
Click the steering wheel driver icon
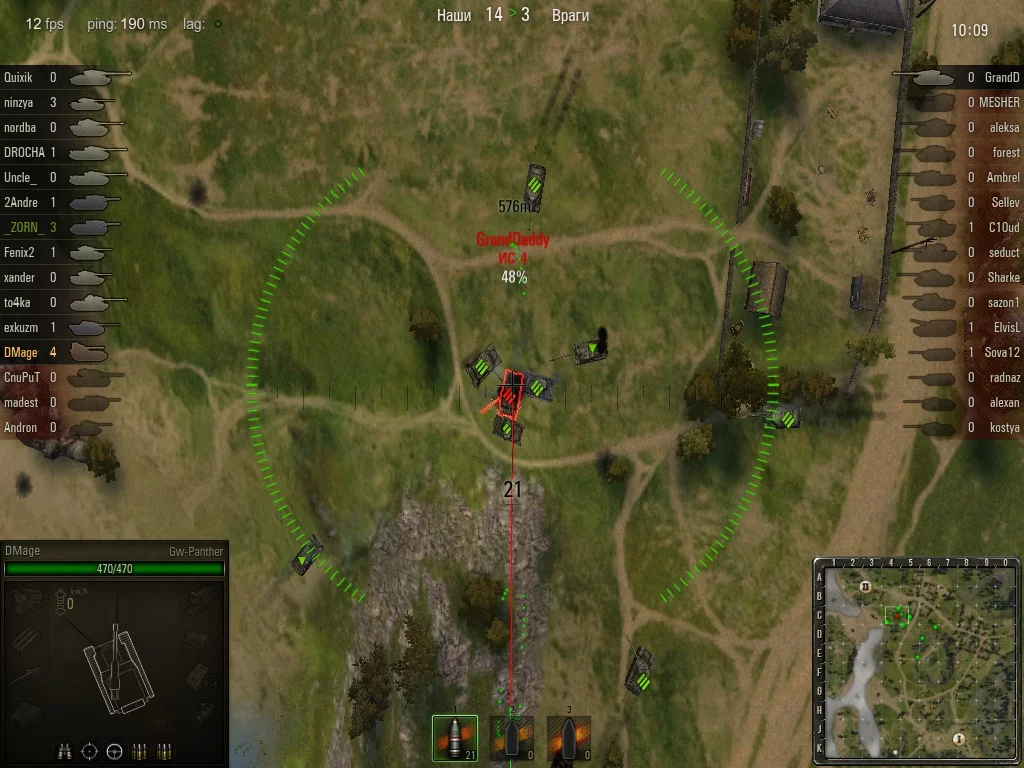pos(114,750)
